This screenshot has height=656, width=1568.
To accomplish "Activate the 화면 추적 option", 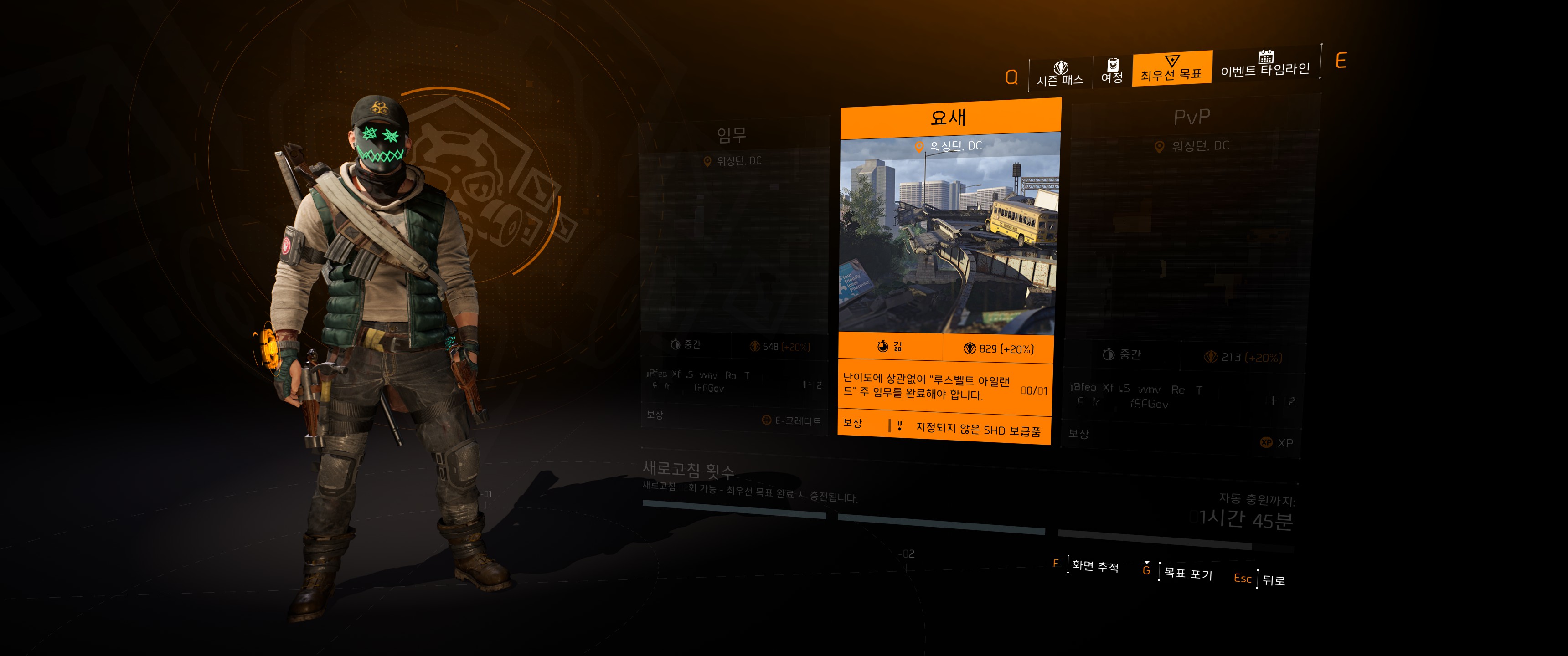I will click(1094, 565).
